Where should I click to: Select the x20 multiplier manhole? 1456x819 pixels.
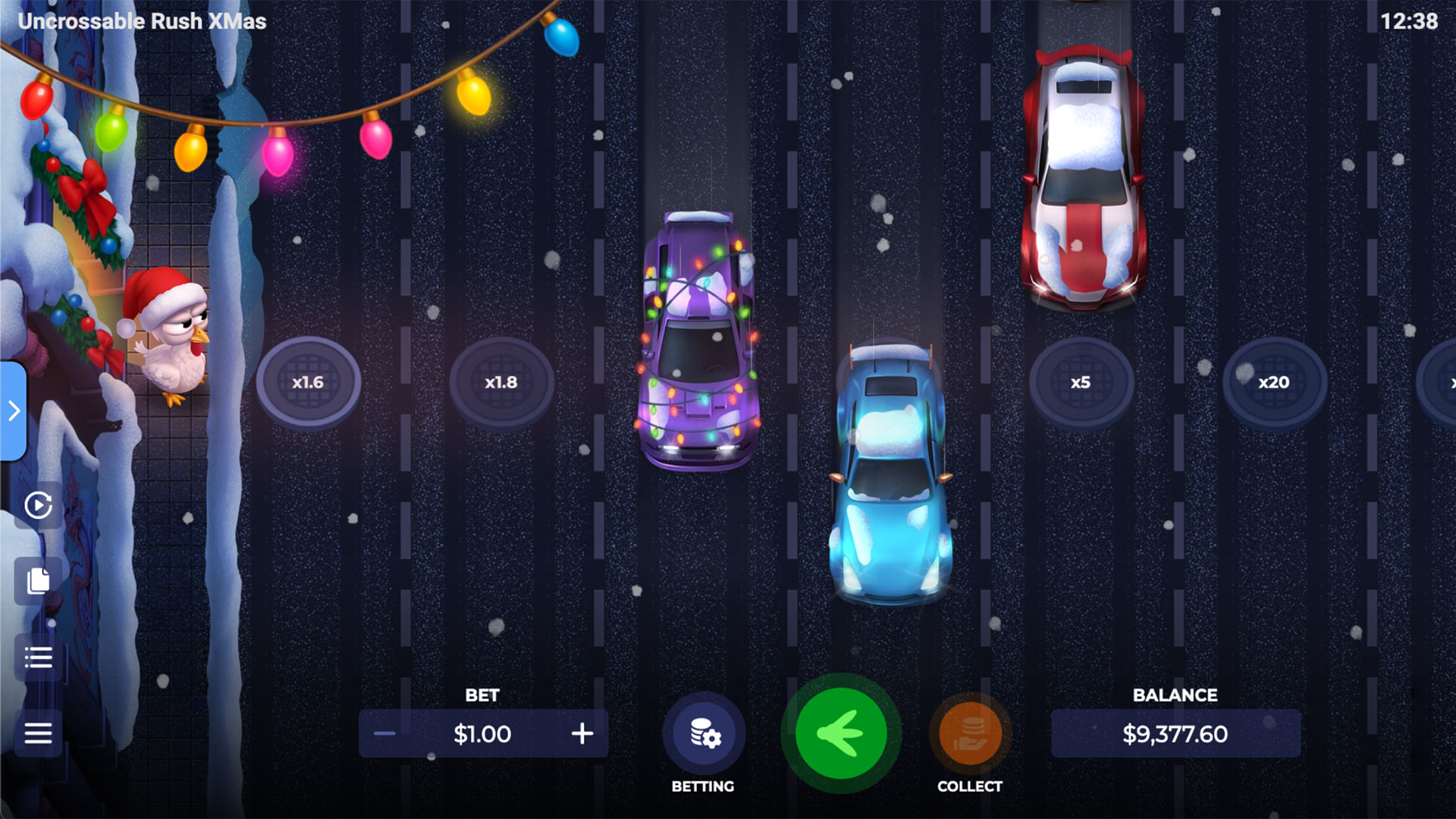1274,382
